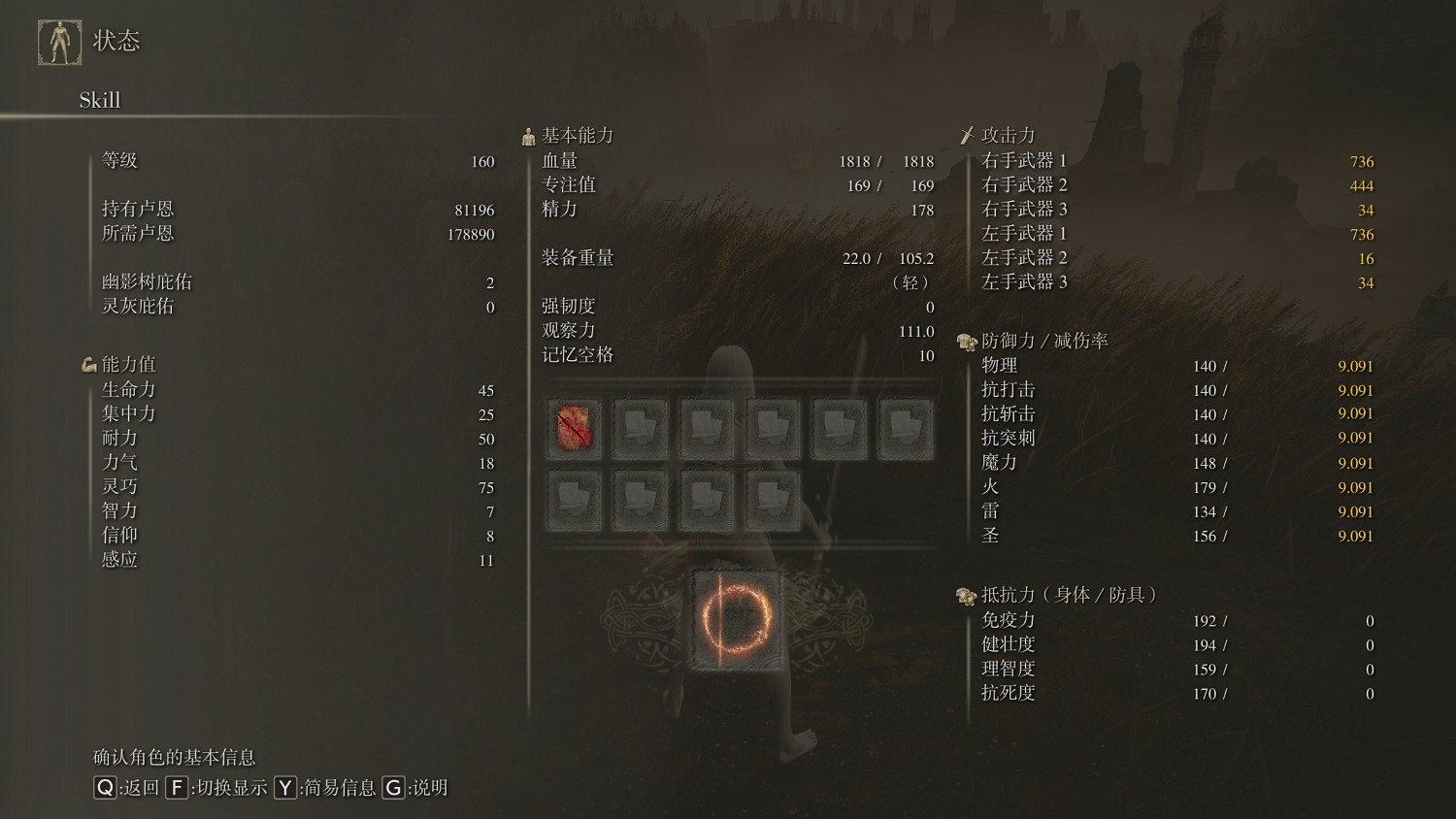Click the 能力值 fist icon
The width and height of the screenshot is (1456, 819).
point(88,364)
